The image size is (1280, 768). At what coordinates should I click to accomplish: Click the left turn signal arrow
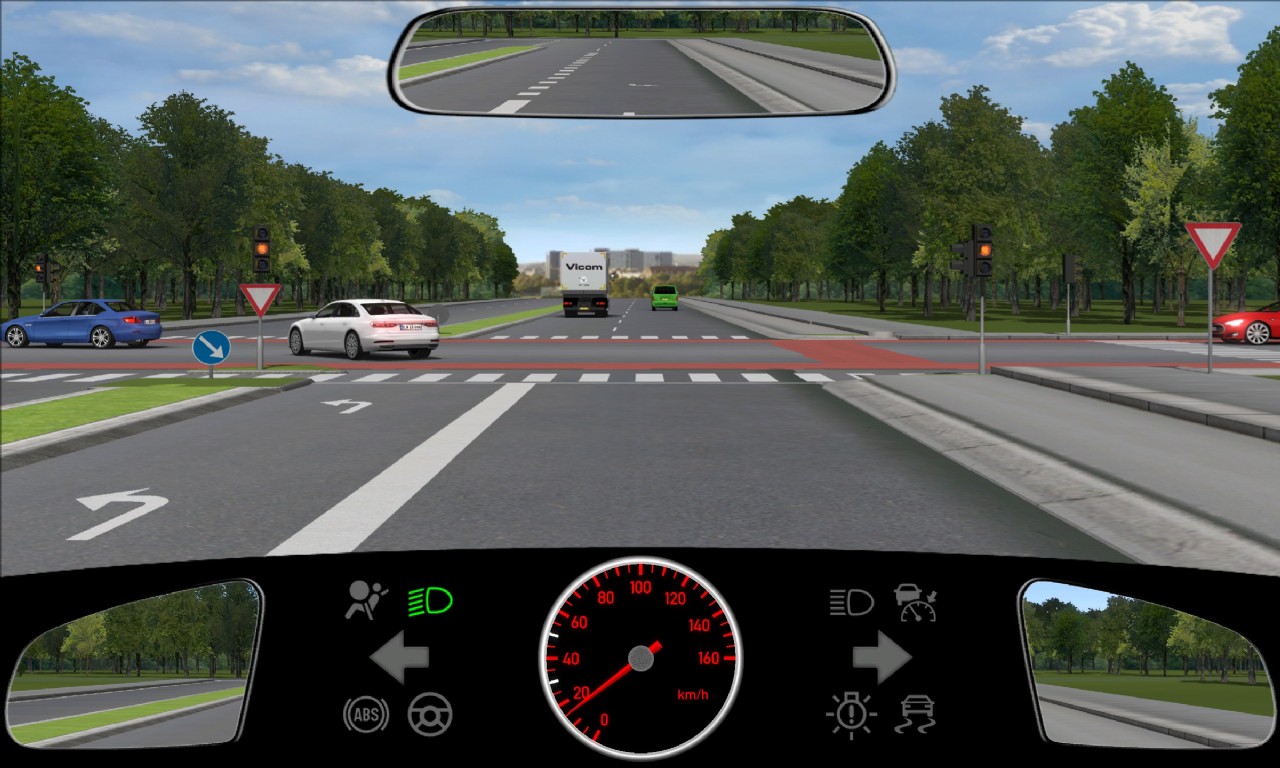tap(400, 657)
